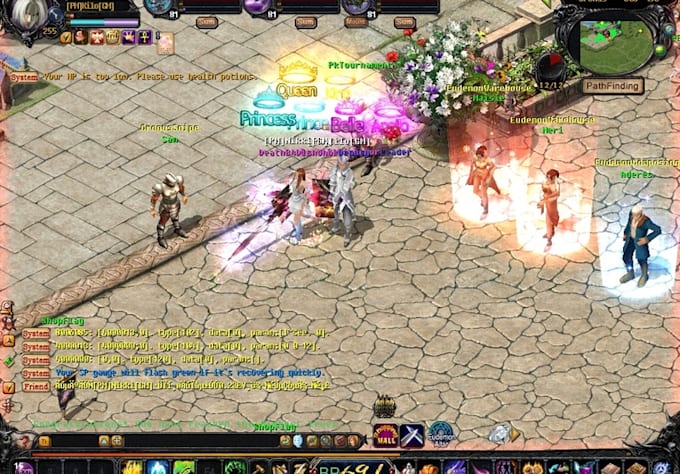The width and height of the screenshot is (680, 474).
Task: Open the Shopping Mall icon
Action: click(x=385, y=435)
